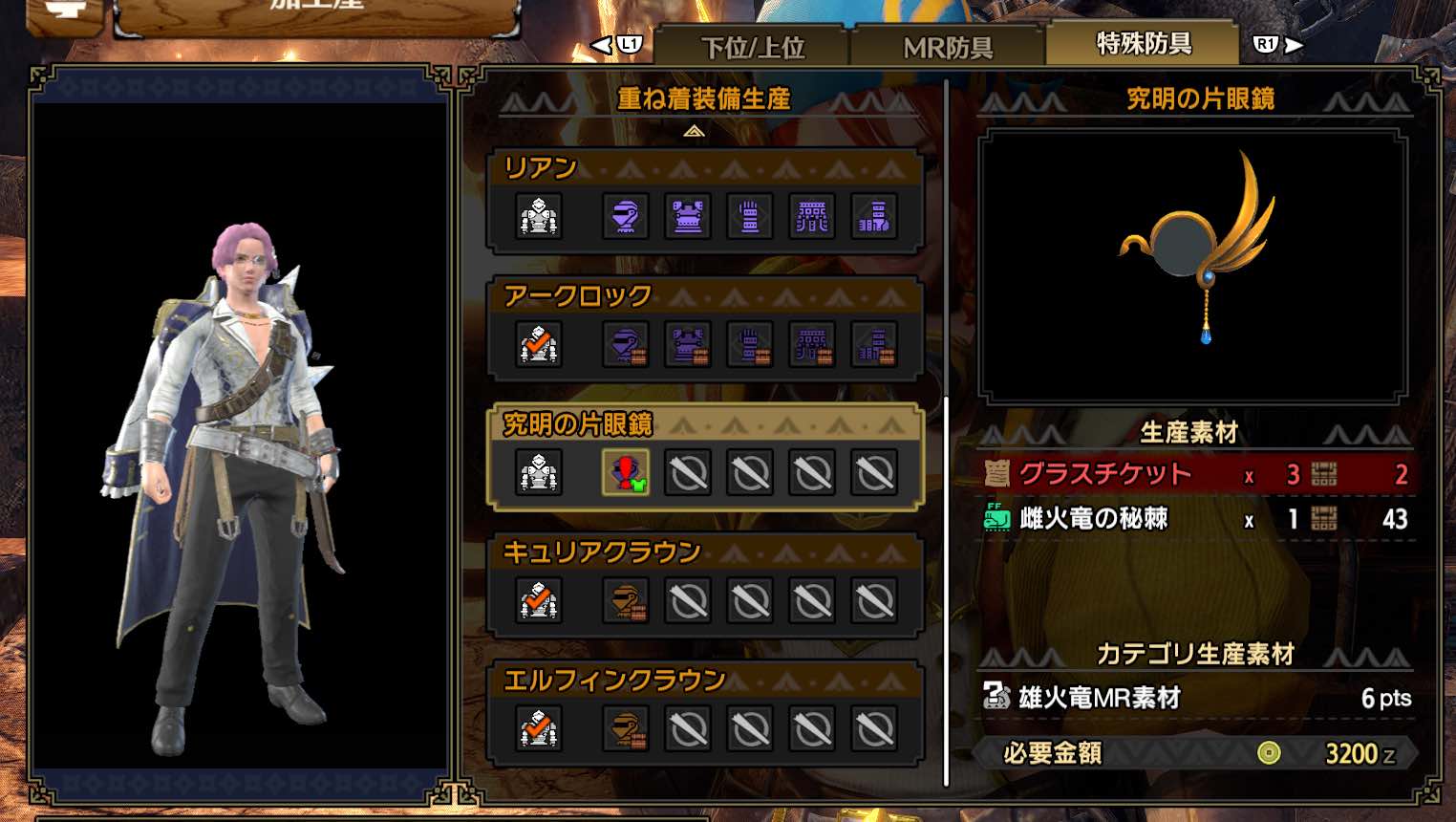Toggle the checkmark on エルフィンクラウン head piece

(538, 728)
